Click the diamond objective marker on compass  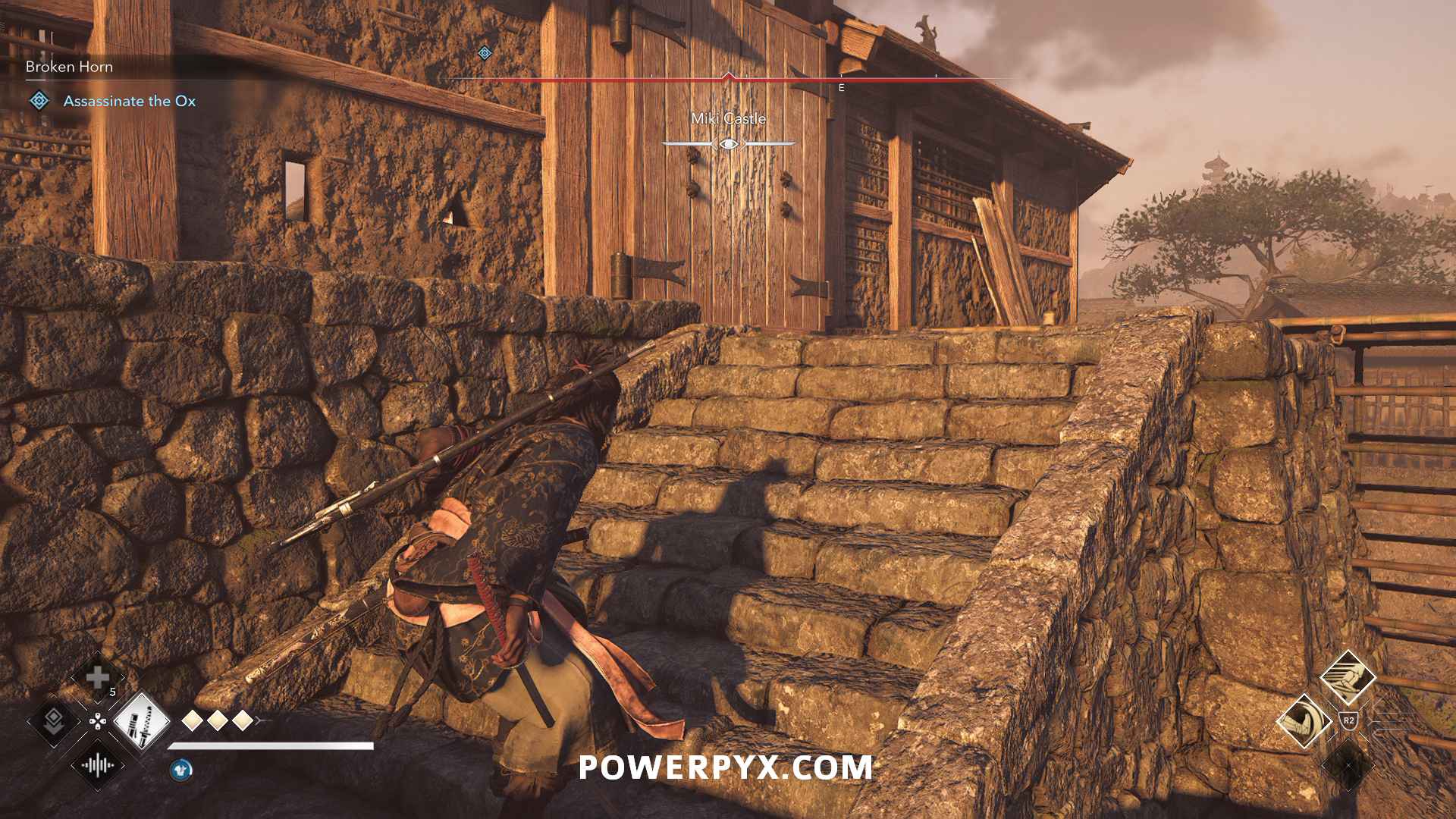point(485,53)
